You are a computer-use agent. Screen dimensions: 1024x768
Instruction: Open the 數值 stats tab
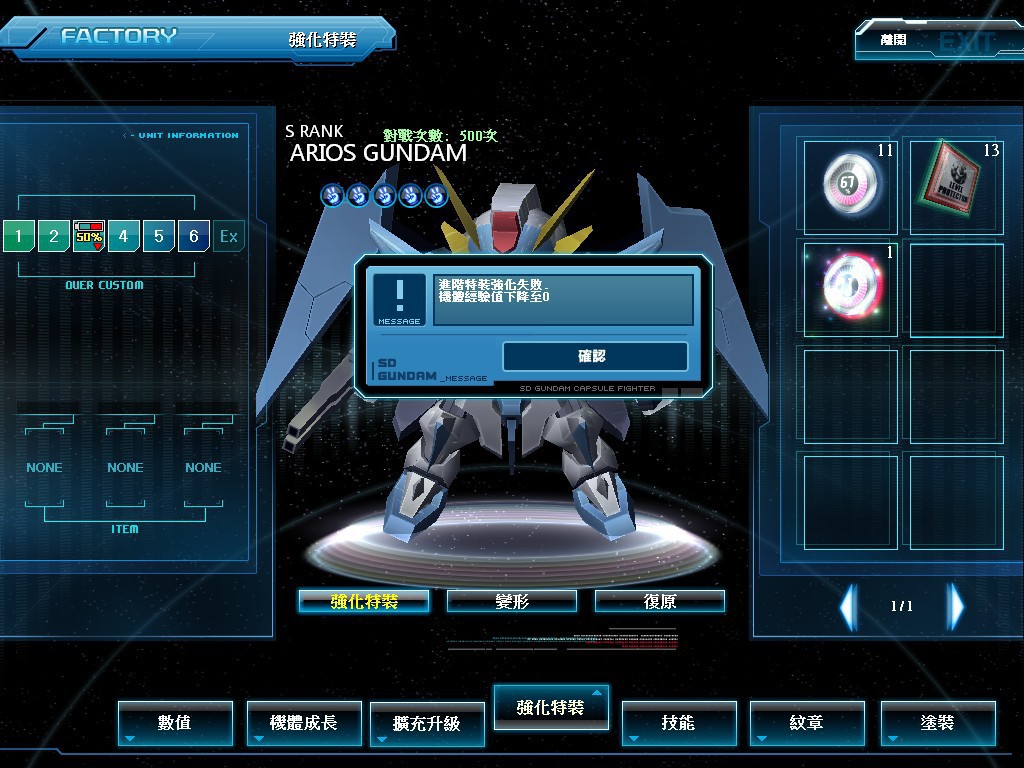pyautogui.click(x=175, y=722)
